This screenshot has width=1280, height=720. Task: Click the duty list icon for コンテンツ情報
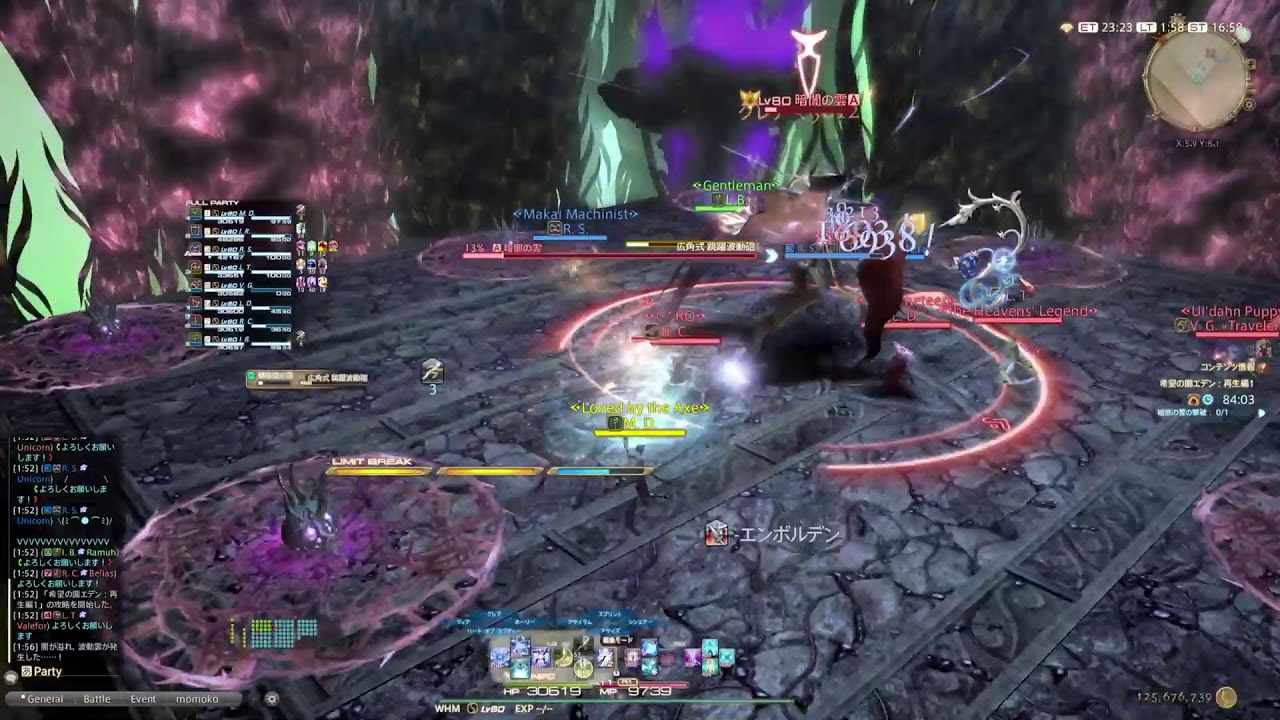1262,367
